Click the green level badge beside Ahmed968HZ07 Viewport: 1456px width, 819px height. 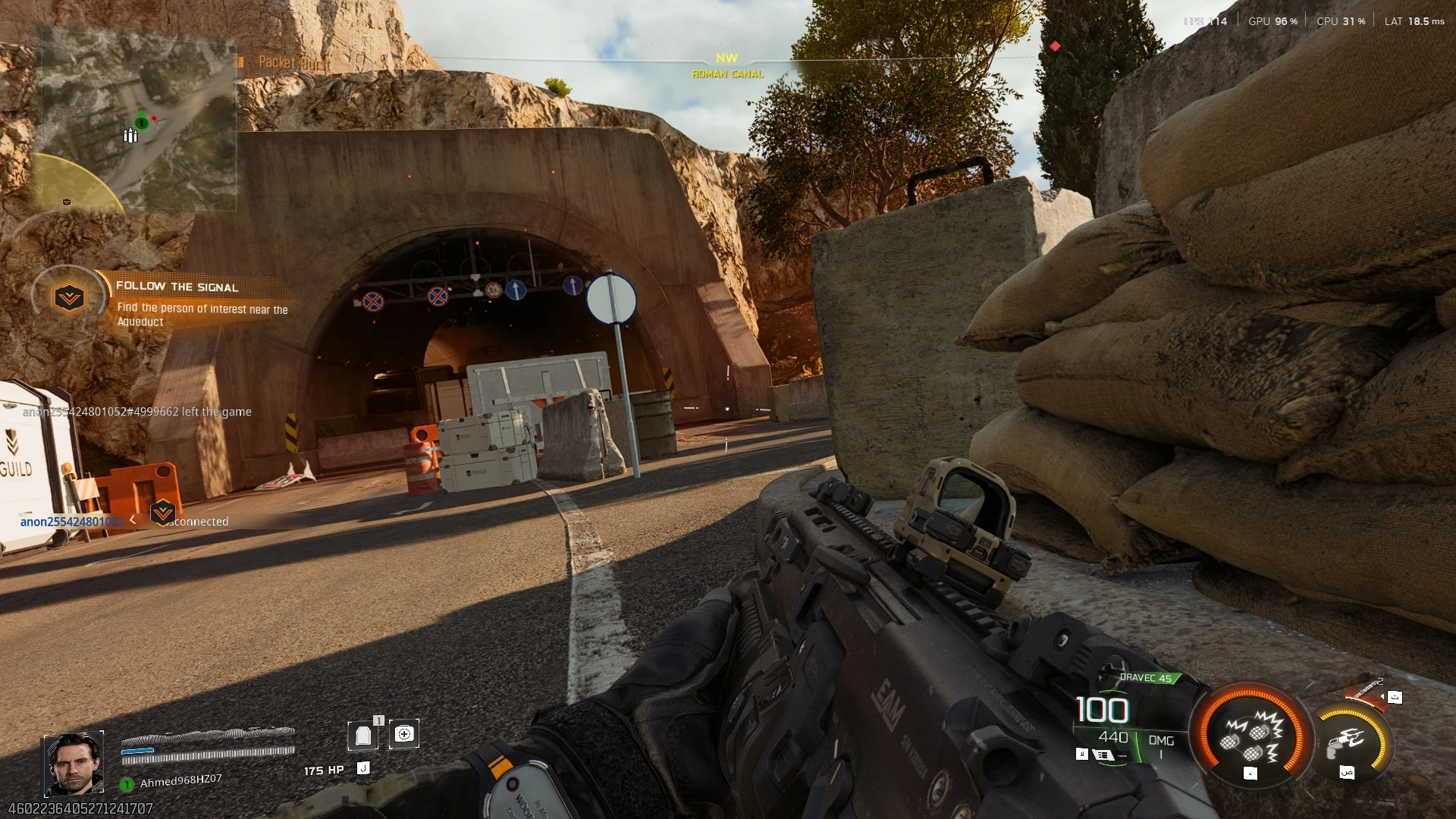[126, 783]
